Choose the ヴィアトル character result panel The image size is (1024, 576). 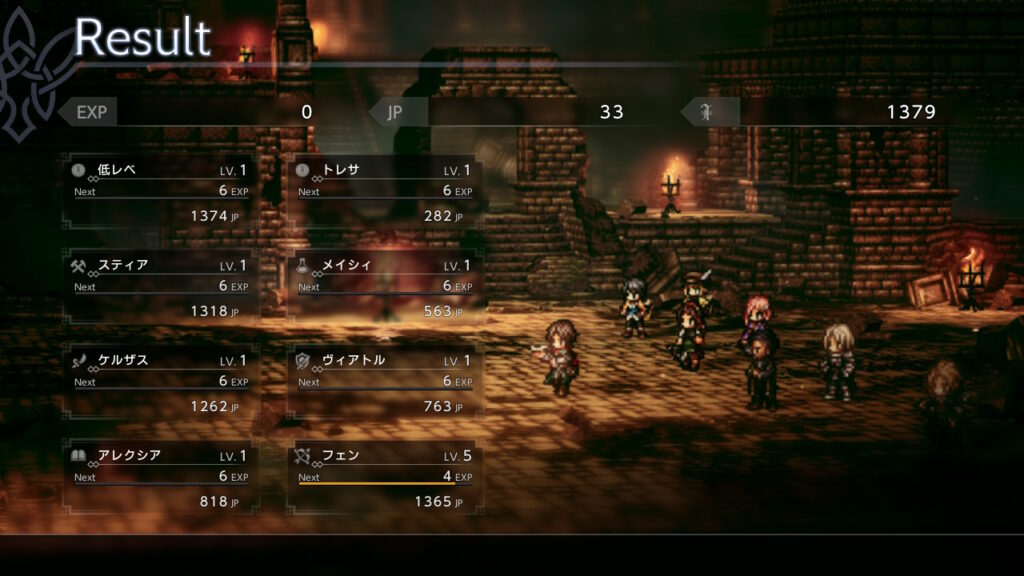(385, 382)
